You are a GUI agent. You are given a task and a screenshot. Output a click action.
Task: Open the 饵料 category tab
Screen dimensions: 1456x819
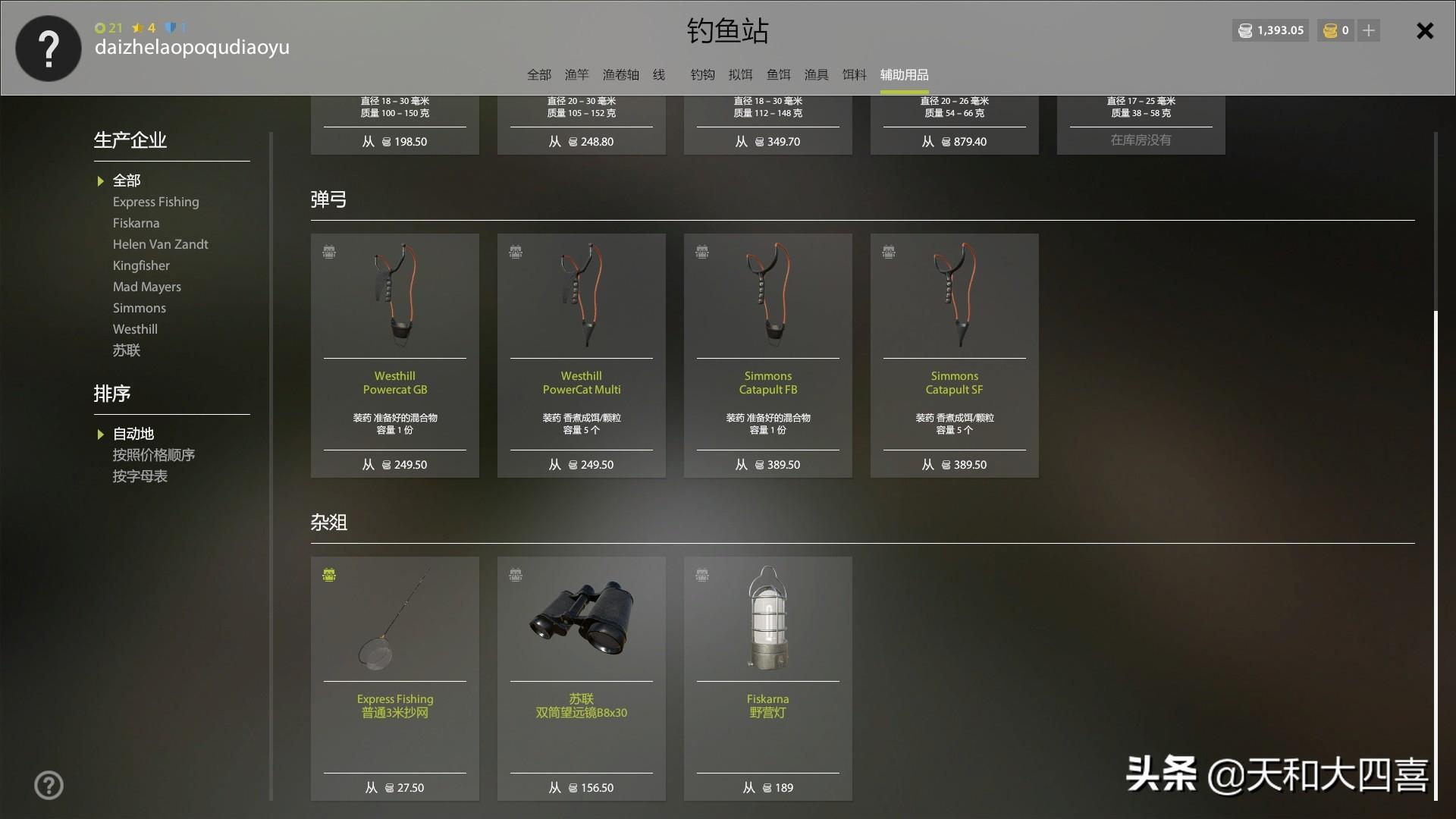click(x=854, y=74)
